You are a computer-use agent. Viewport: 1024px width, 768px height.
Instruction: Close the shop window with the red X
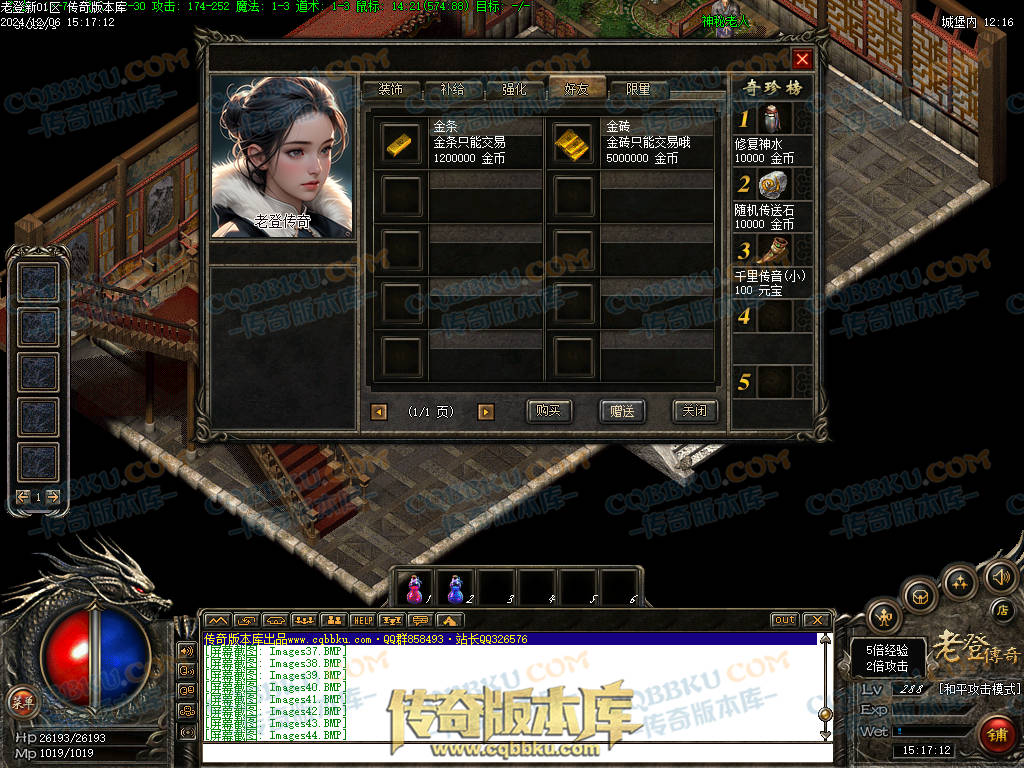coord(802,59)
